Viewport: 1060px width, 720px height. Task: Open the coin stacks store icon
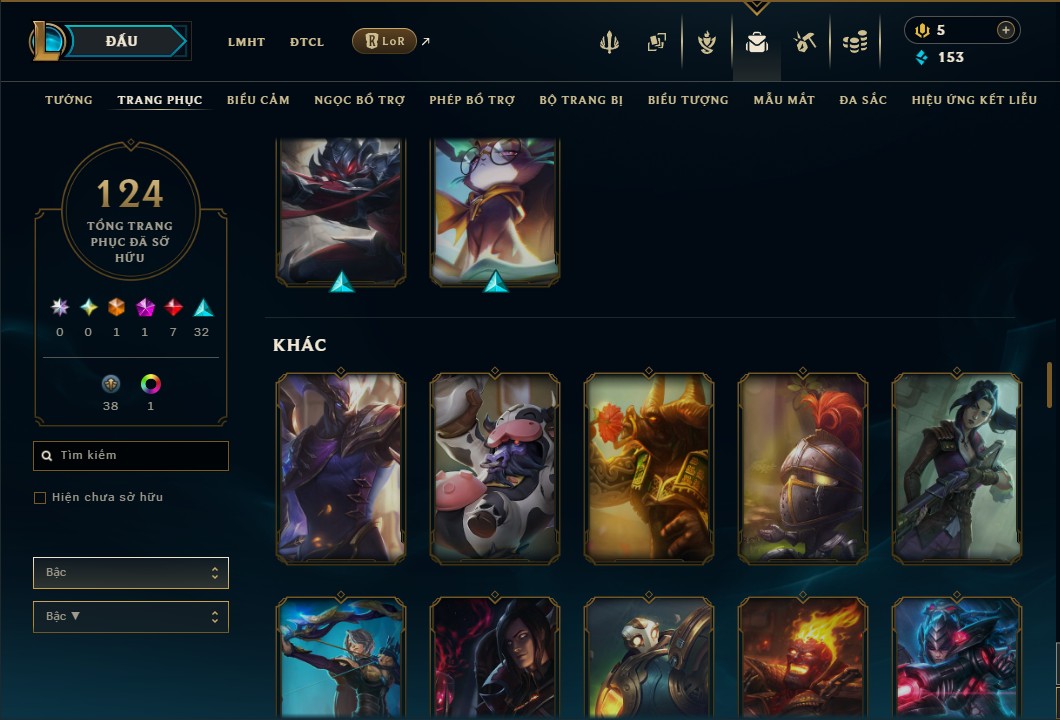[x=854, y=42]
